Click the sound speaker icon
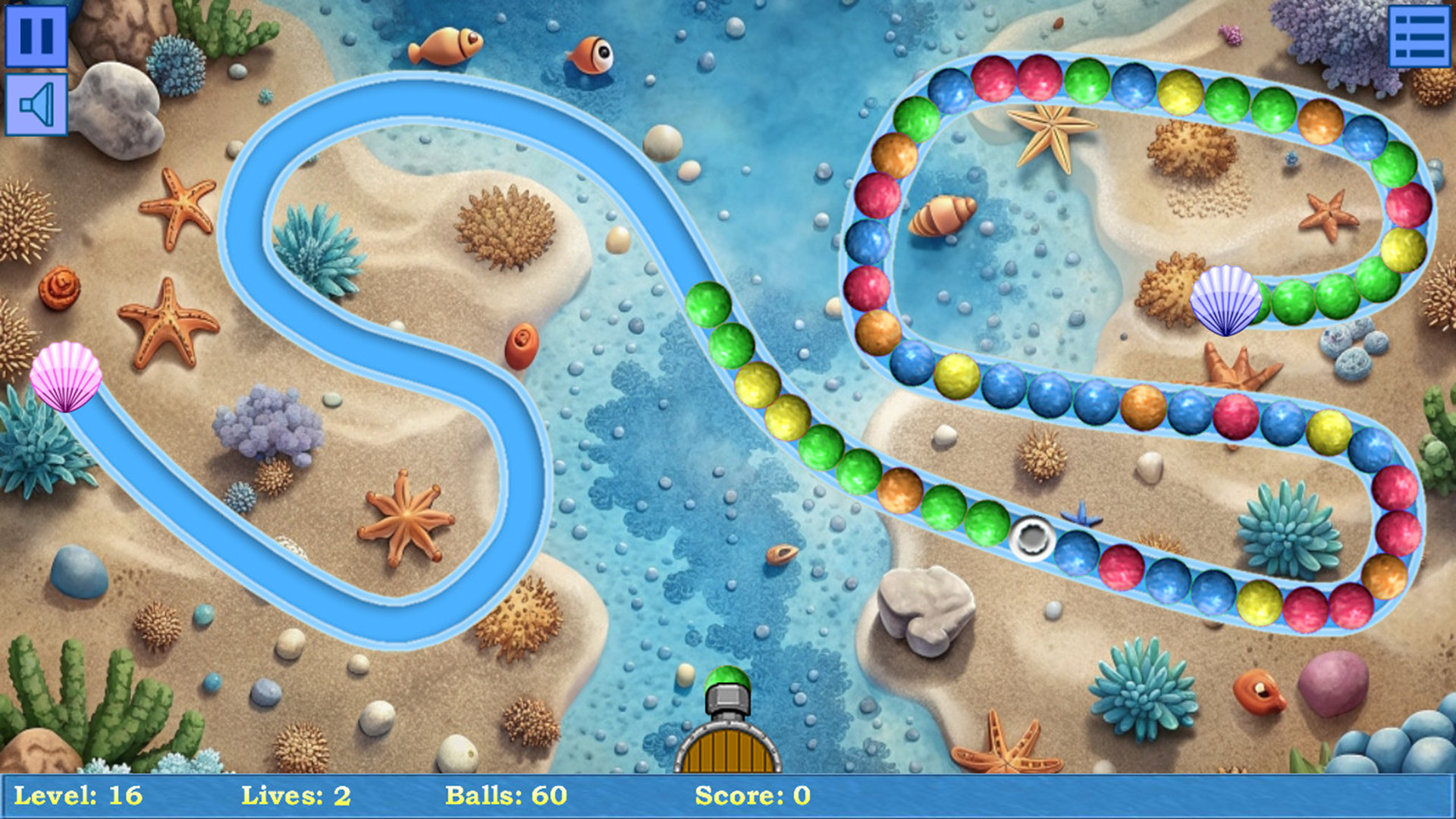This screenshot has width=1456, height=819. point(36,102)
